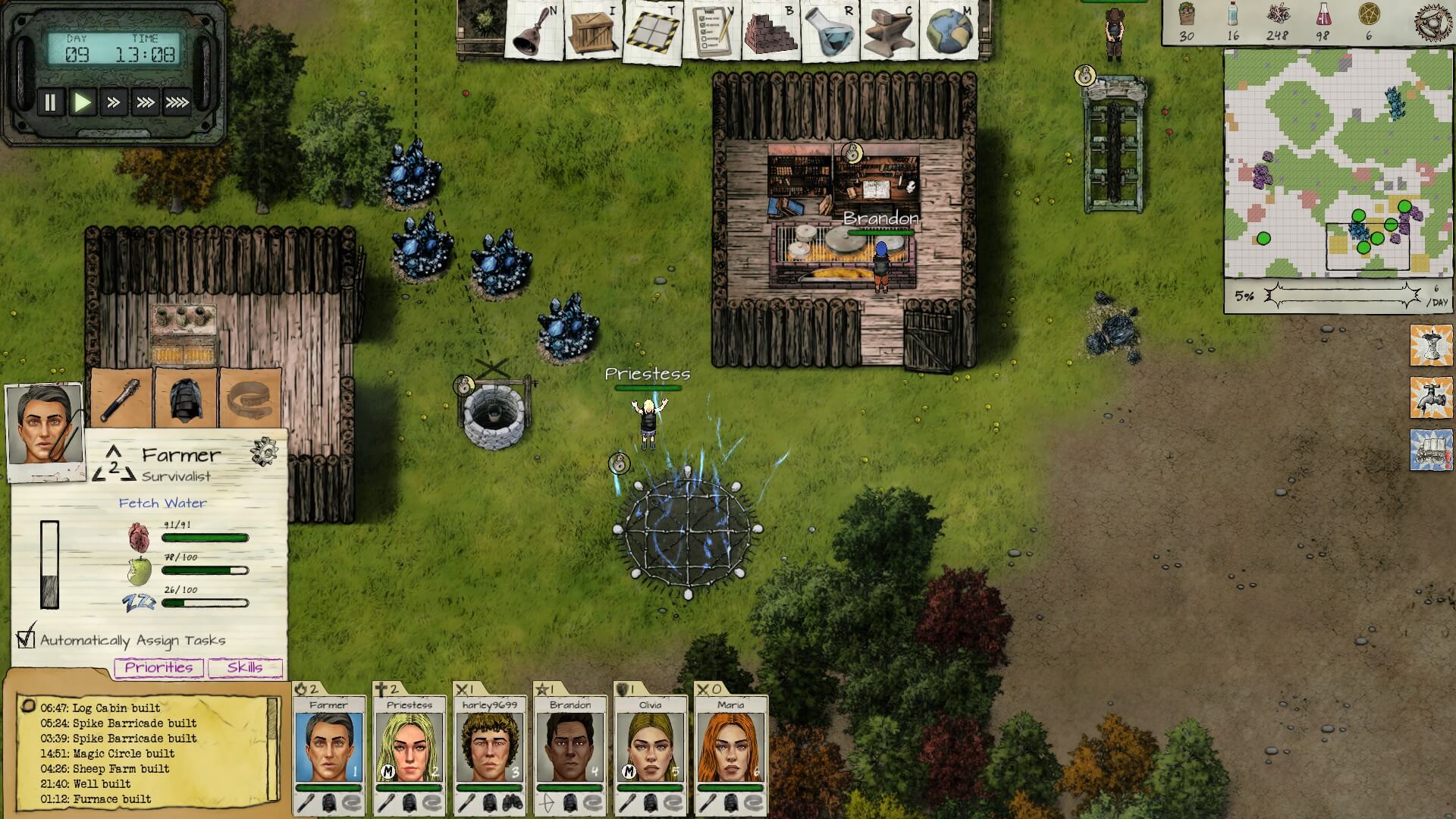Open the brick pyramid build menu
1456x819 pixels.
click(770, 32)
